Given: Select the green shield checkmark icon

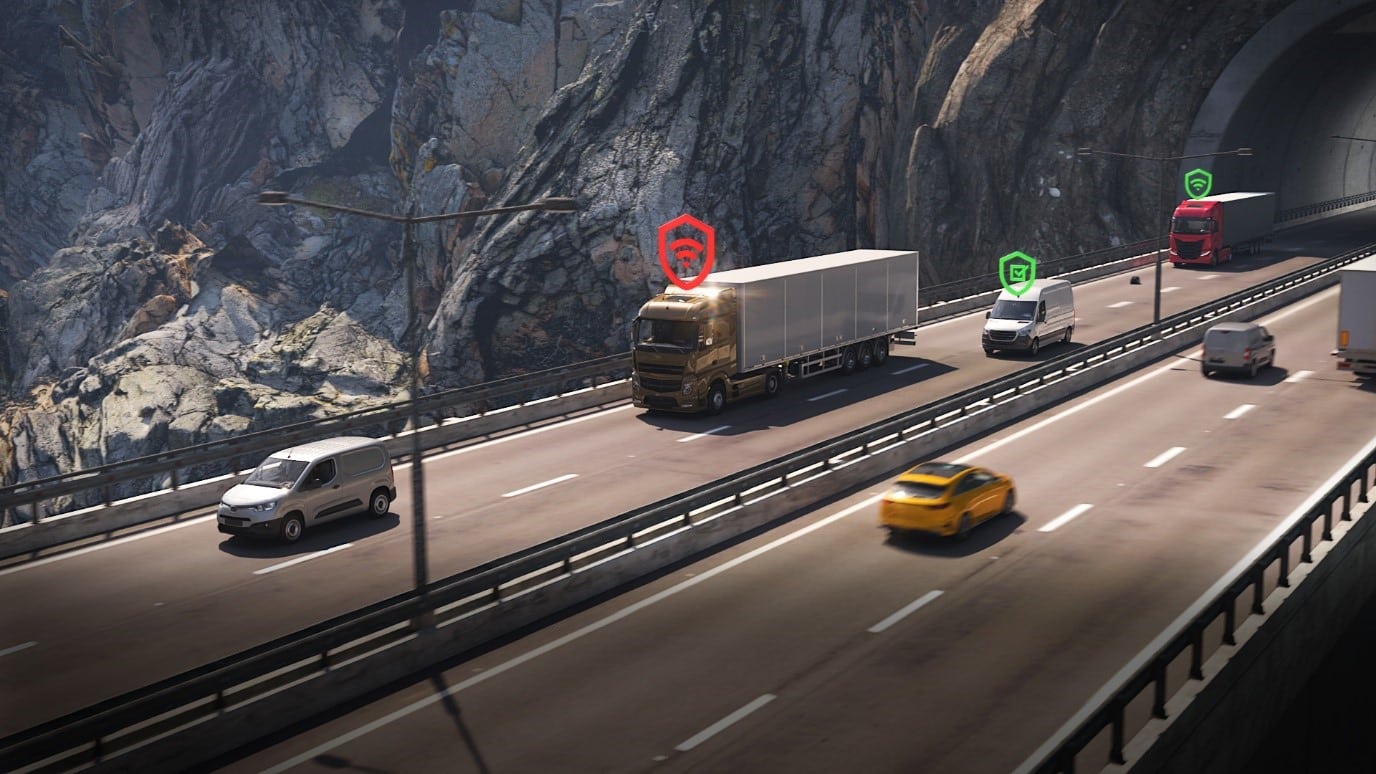Looking at the screenshot, I should coord(1017,272).
